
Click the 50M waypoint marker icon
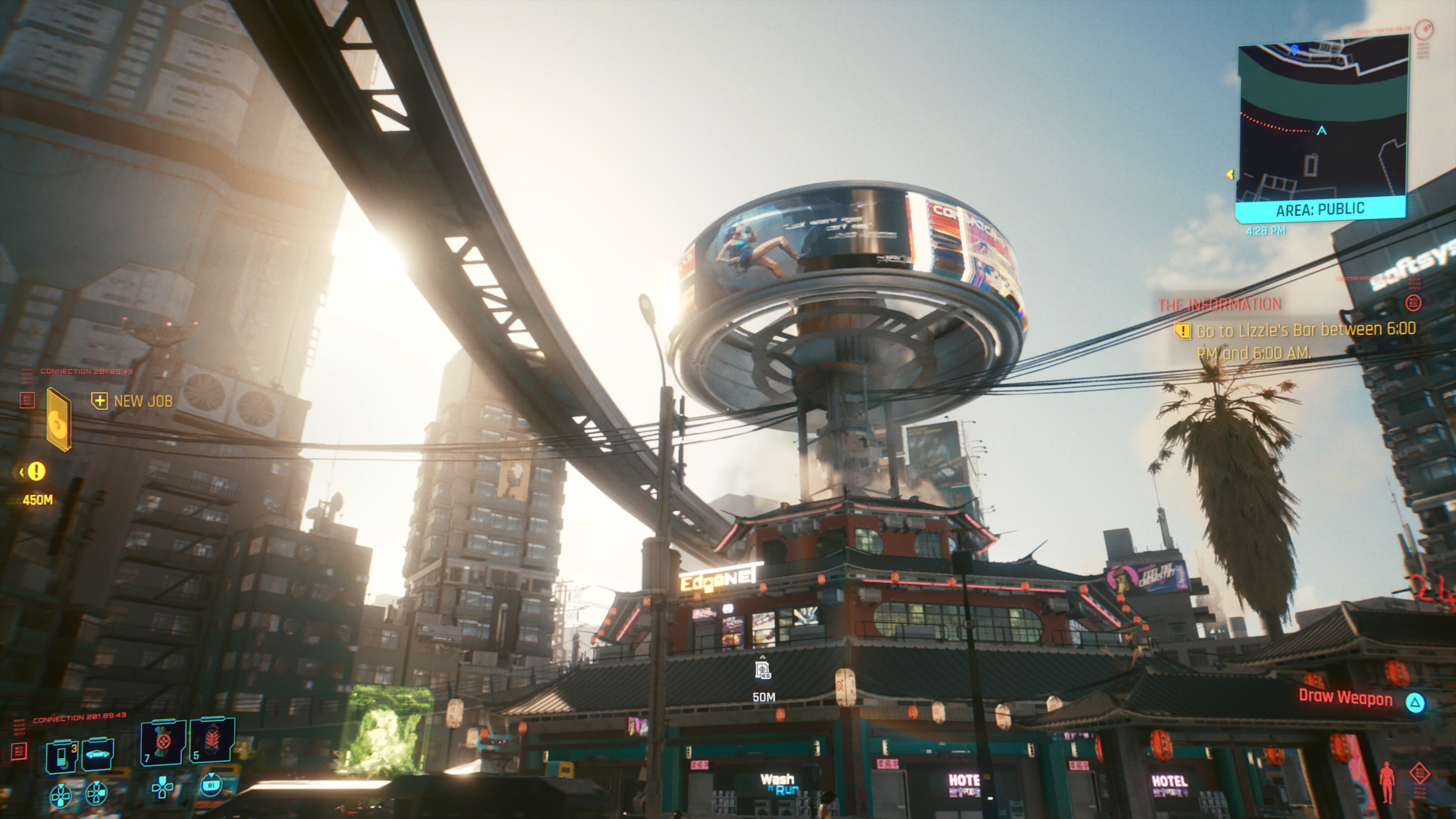tap(763, 671)
